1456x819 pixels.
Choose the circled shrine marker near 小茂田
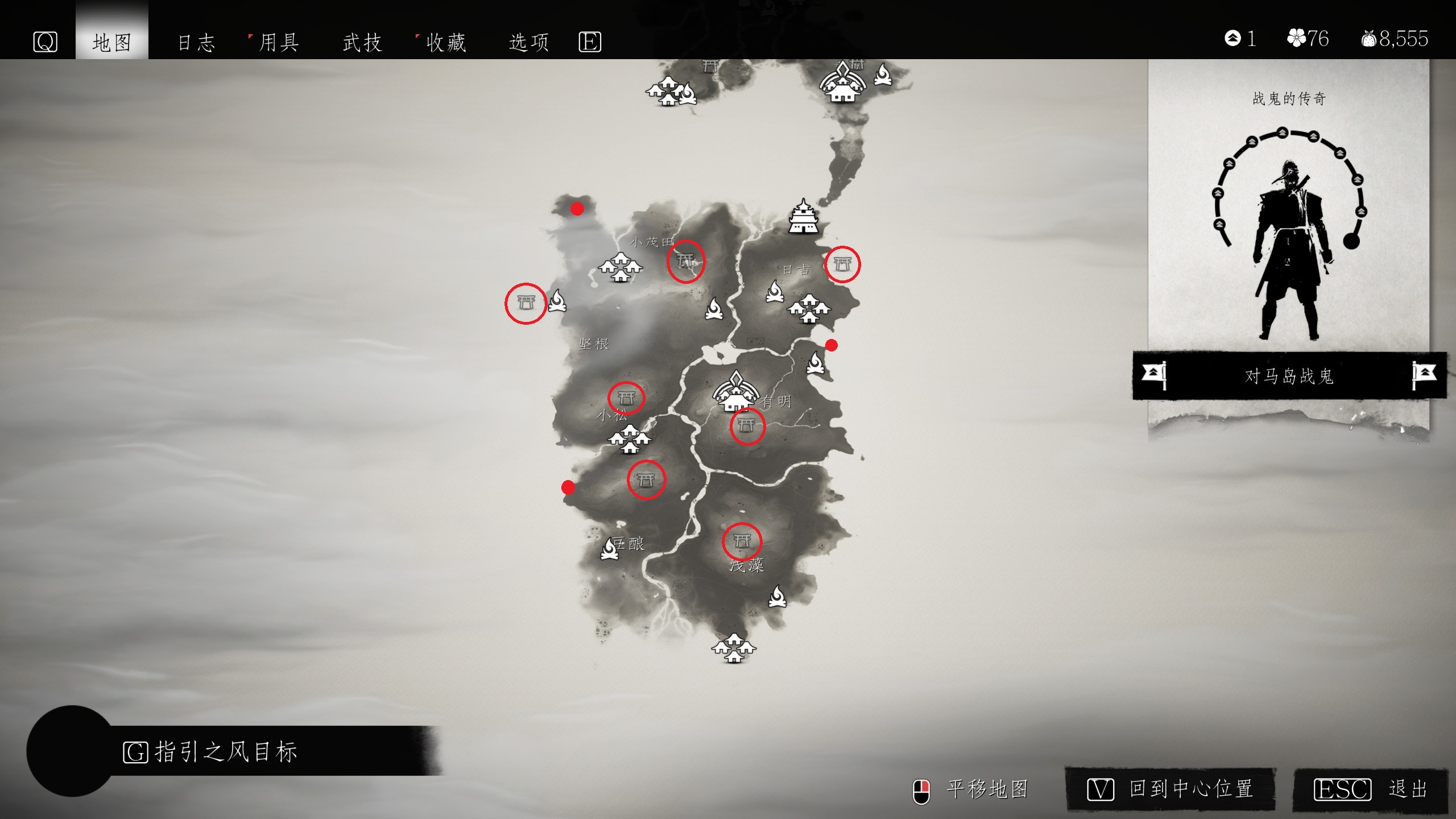(685, 261)
